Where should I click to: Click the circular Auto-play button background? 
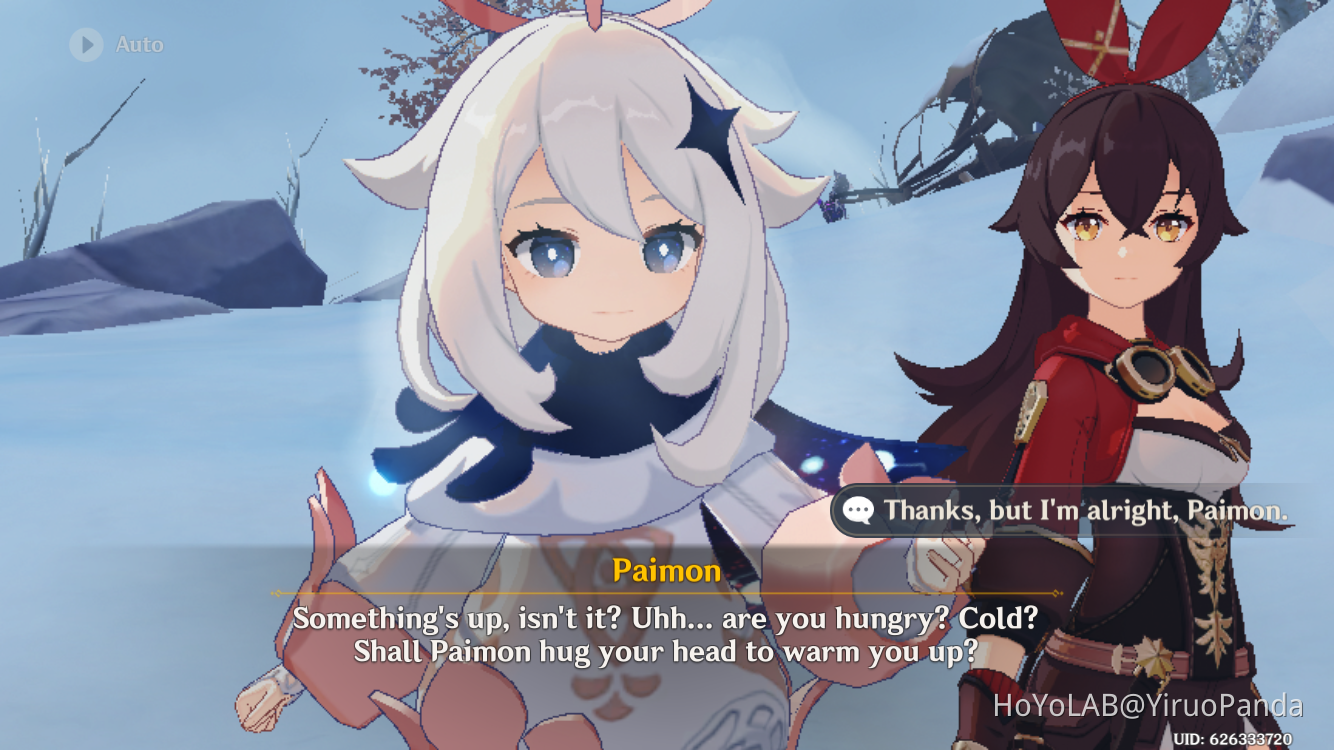85,44
